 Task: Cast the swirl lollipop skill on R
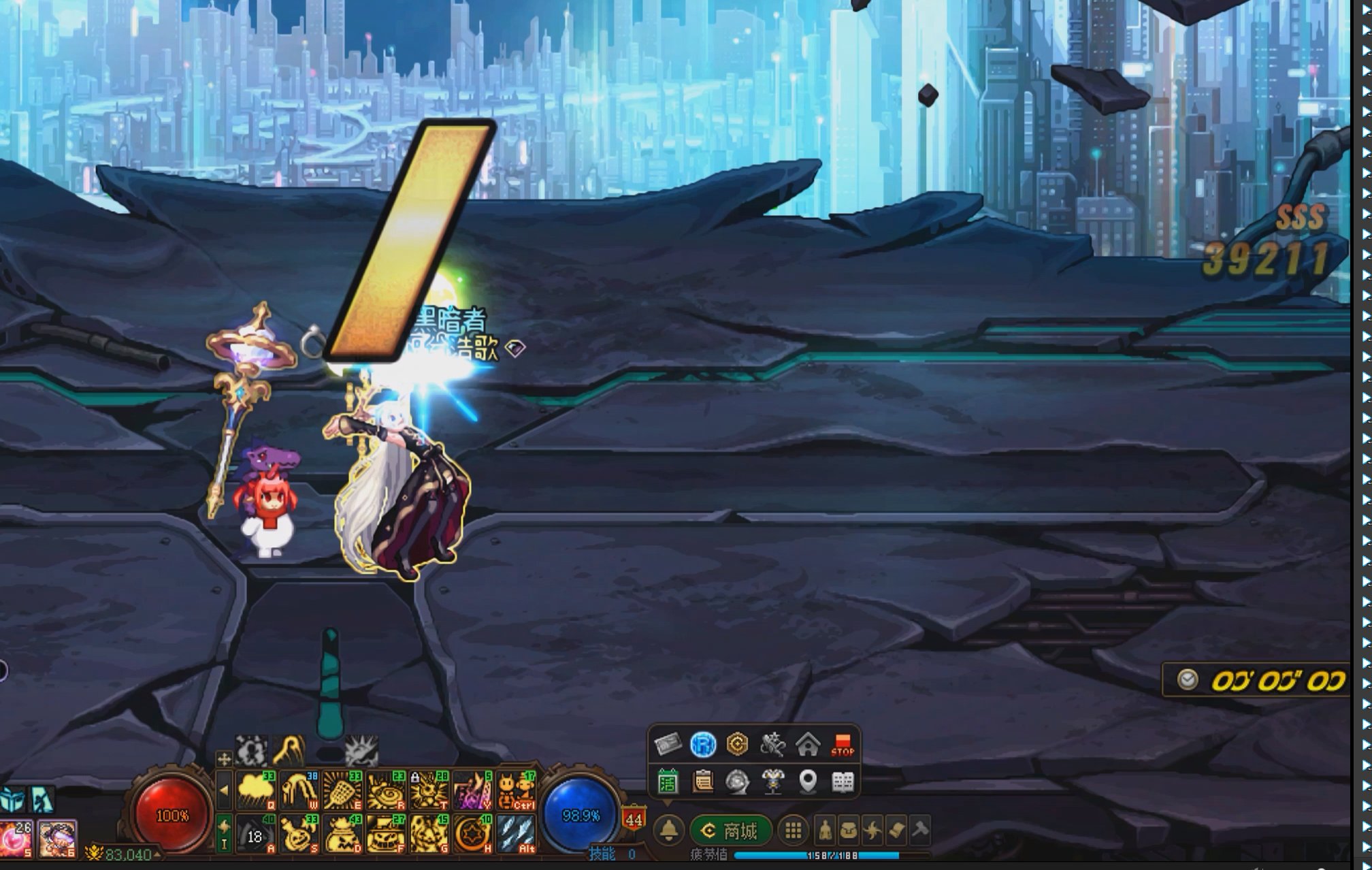385,790
